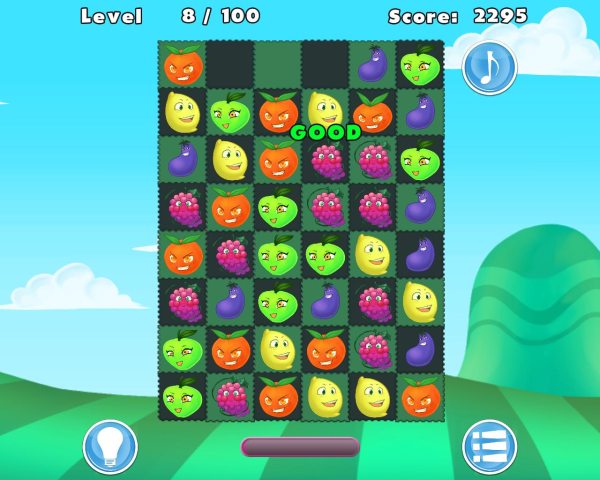Use the lightbulb hint button

coord(110,446)
